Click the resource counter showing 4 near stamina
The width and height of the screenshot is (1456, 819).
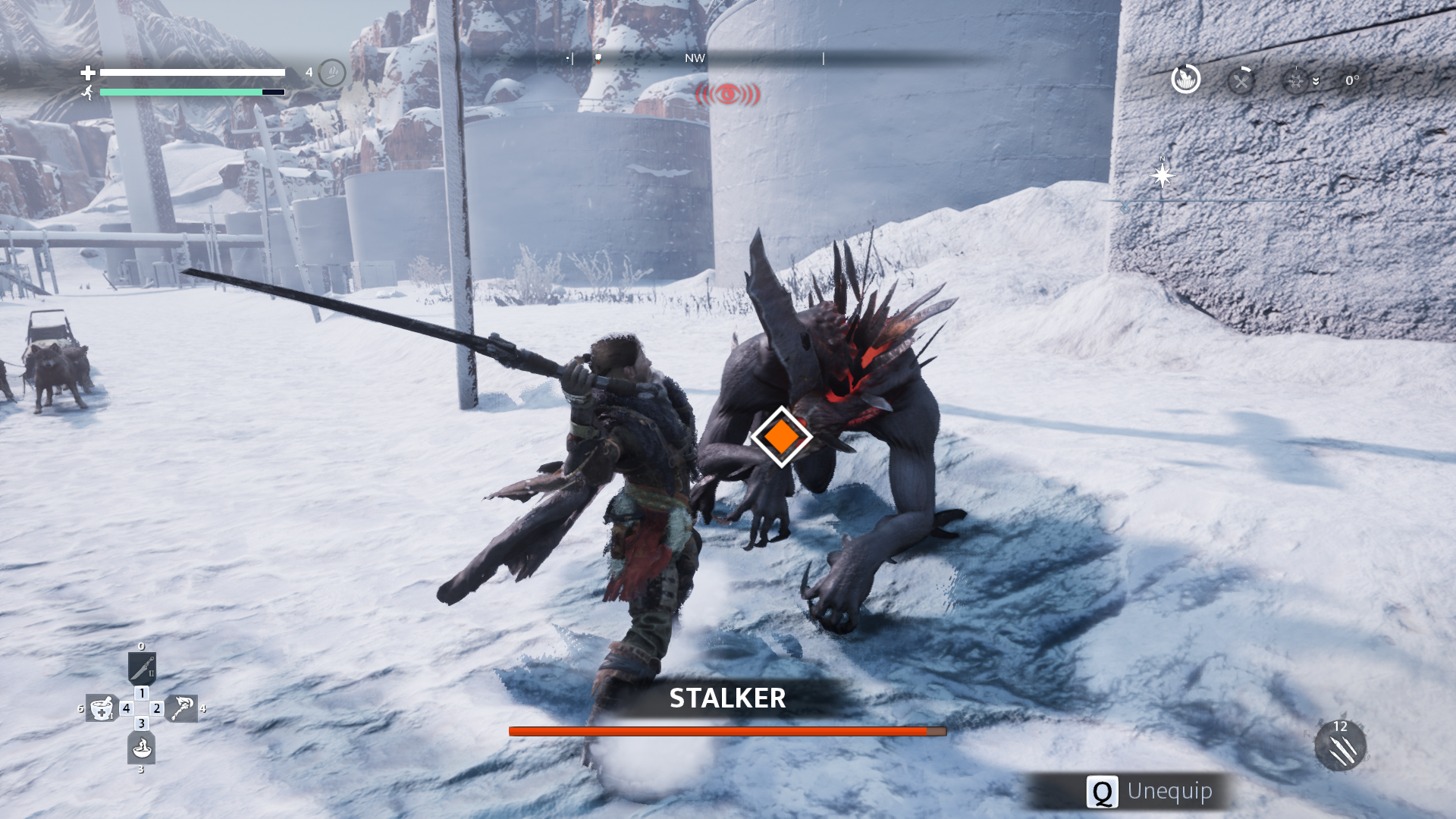(x=309, y=72)
